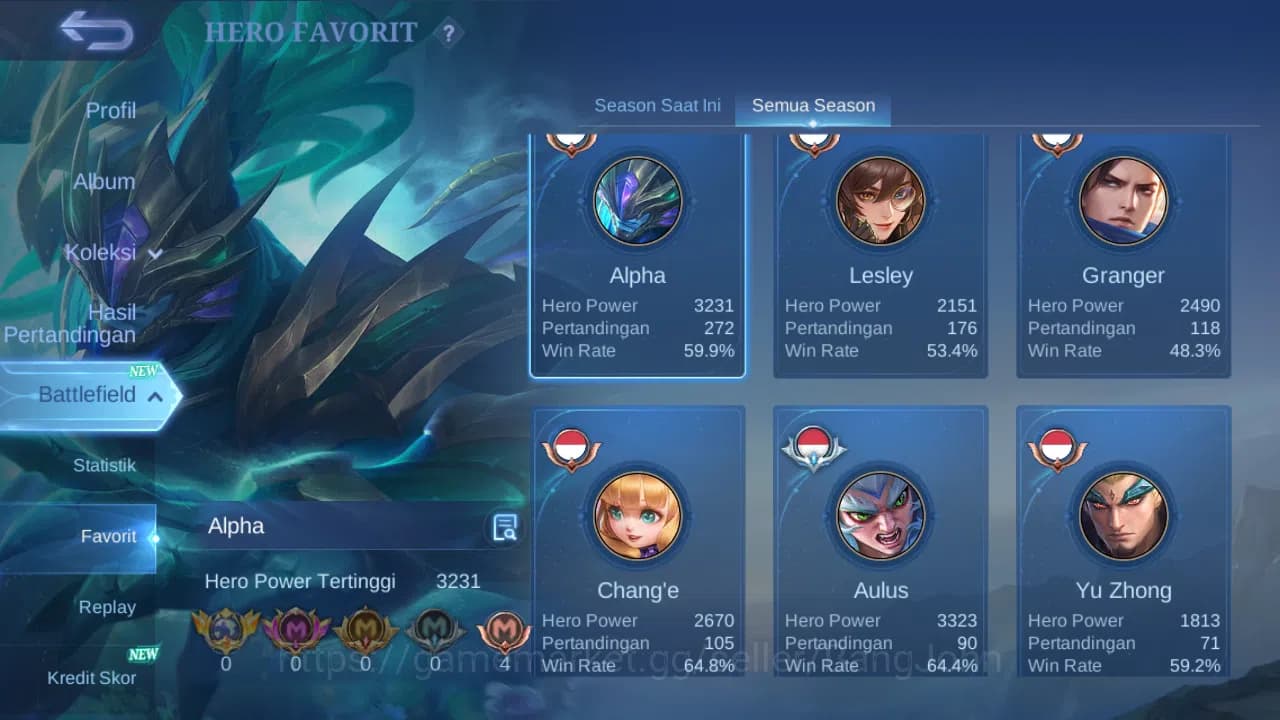
Task: Click the leftmost purple rank medal icon
Action: [x=296, y=630]
